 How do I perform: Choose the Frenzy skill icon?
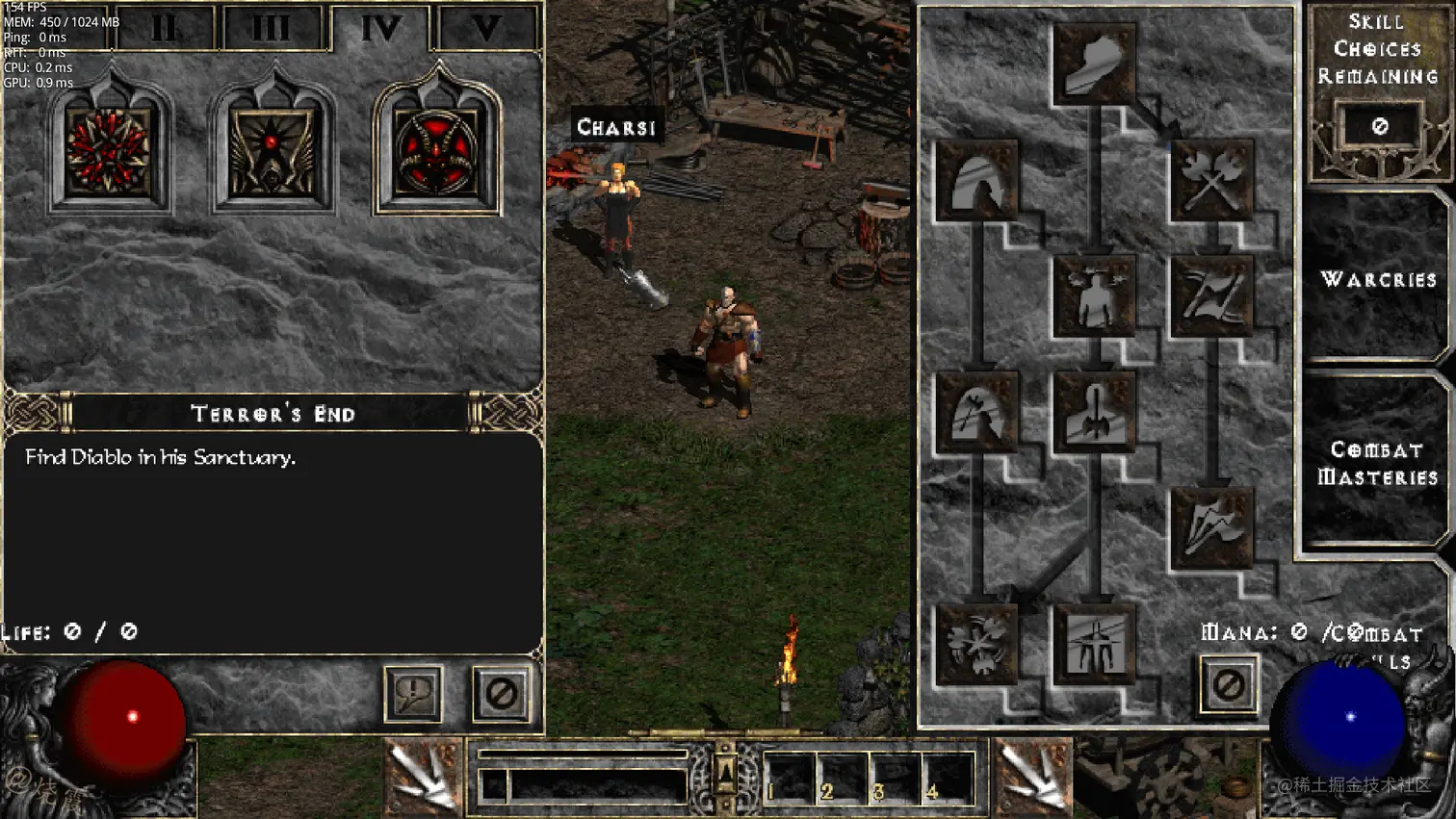pos(1211,528)
